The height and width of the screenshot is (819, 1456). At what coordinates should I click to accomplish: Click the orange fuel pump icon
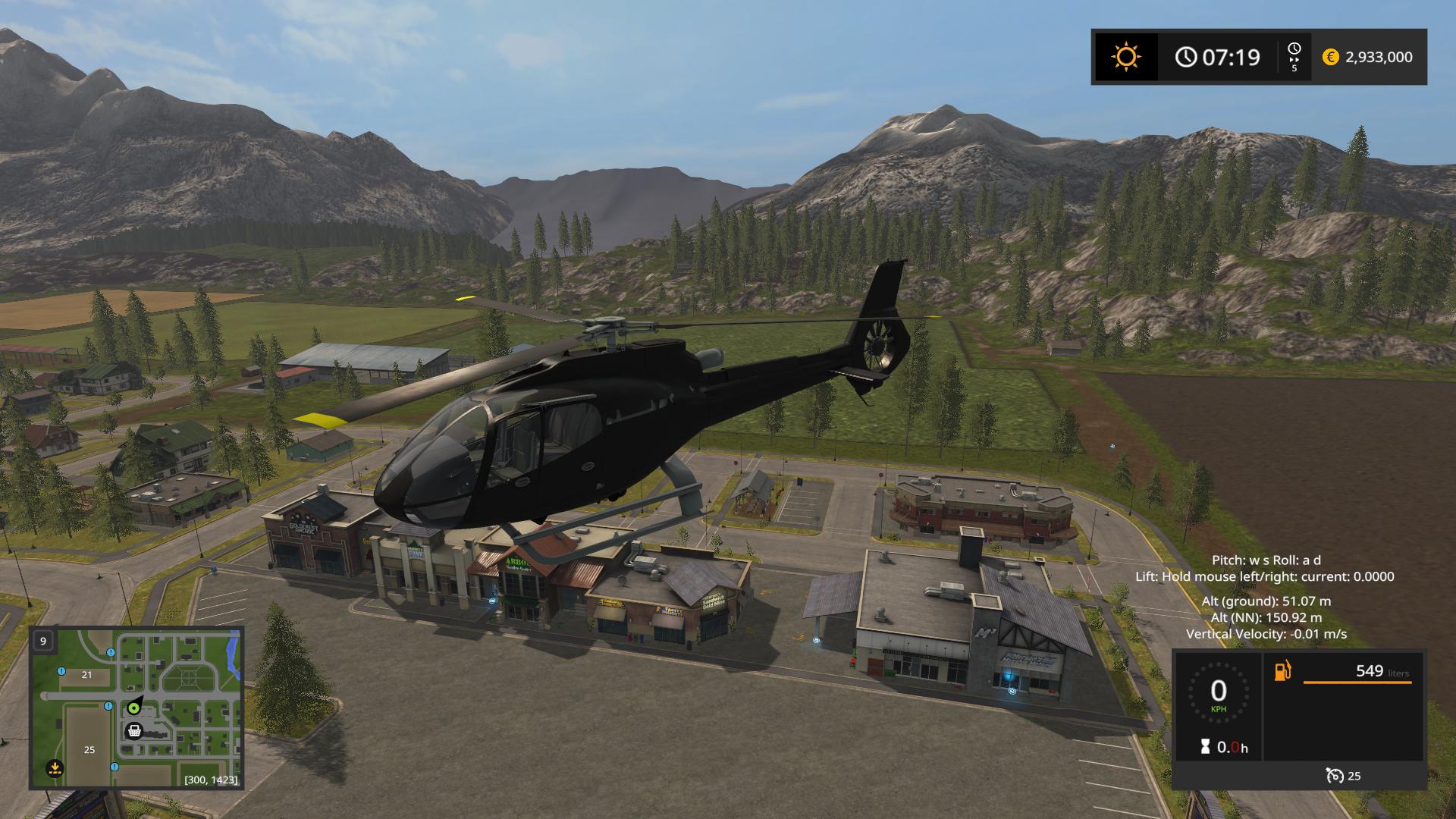click(x=1282, y=671)
